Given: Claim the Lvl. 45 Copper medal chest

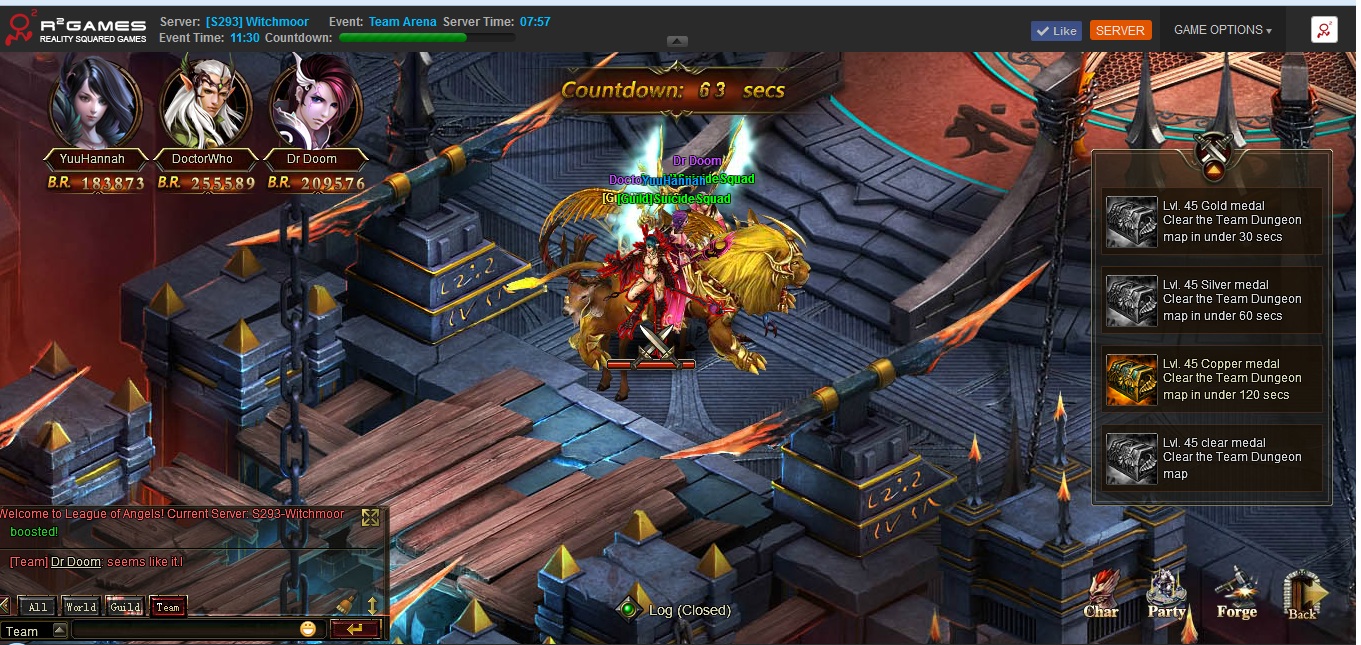Looking at the screenshot, I should pyautogui.click(x=1130, y=379).
